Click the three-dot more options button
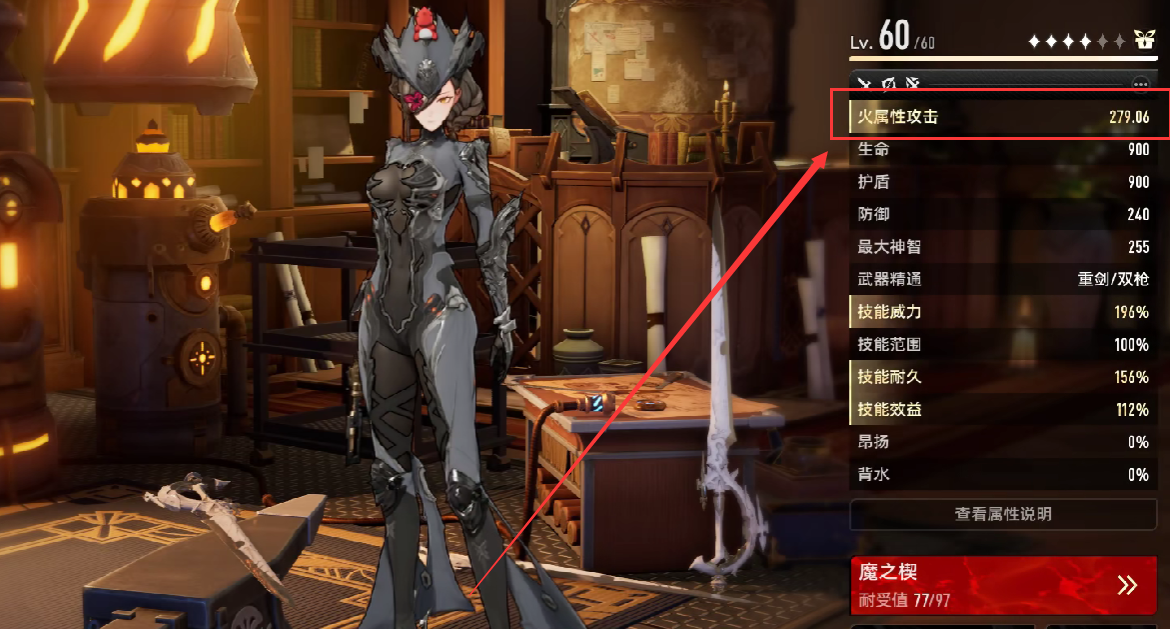Viewport: 1170px width, 629px height. click(x=1140, y=84)
